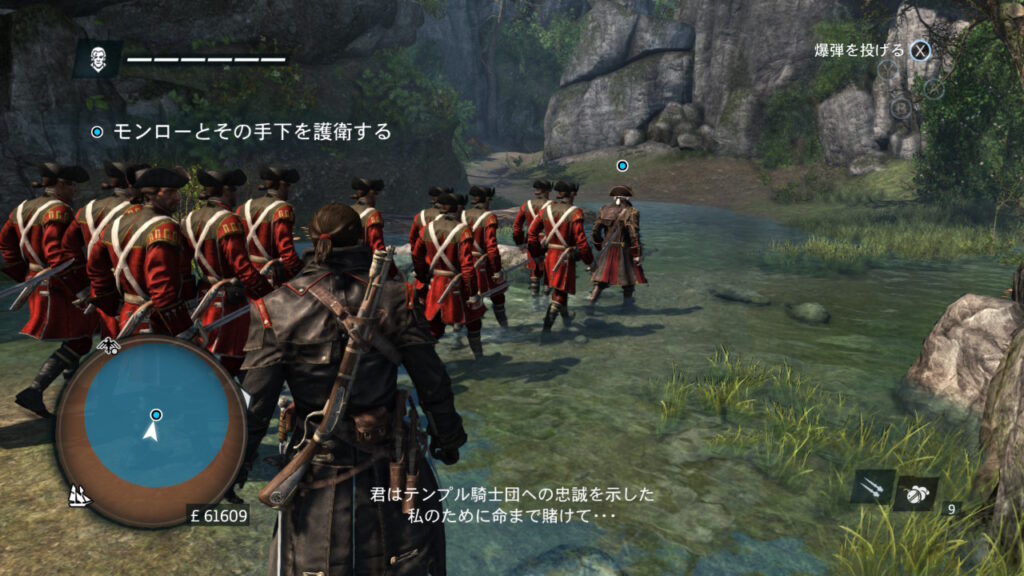Click the blue objective marker above Monro

[622, 165]
